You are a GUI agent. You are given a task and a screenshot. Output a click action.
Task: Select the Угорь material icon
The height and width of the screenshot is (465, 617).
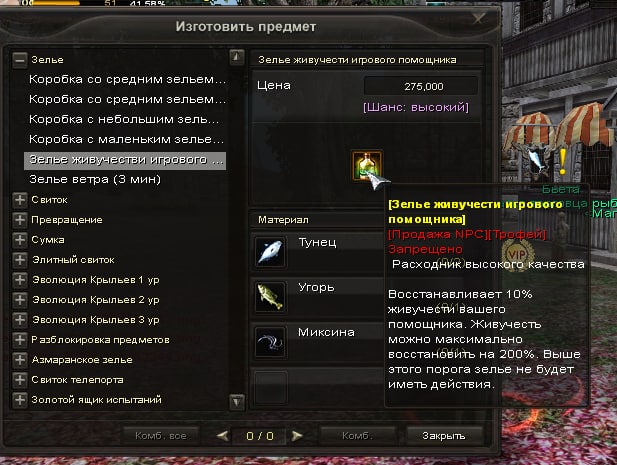pyautogui.click(x=270, y=295)
